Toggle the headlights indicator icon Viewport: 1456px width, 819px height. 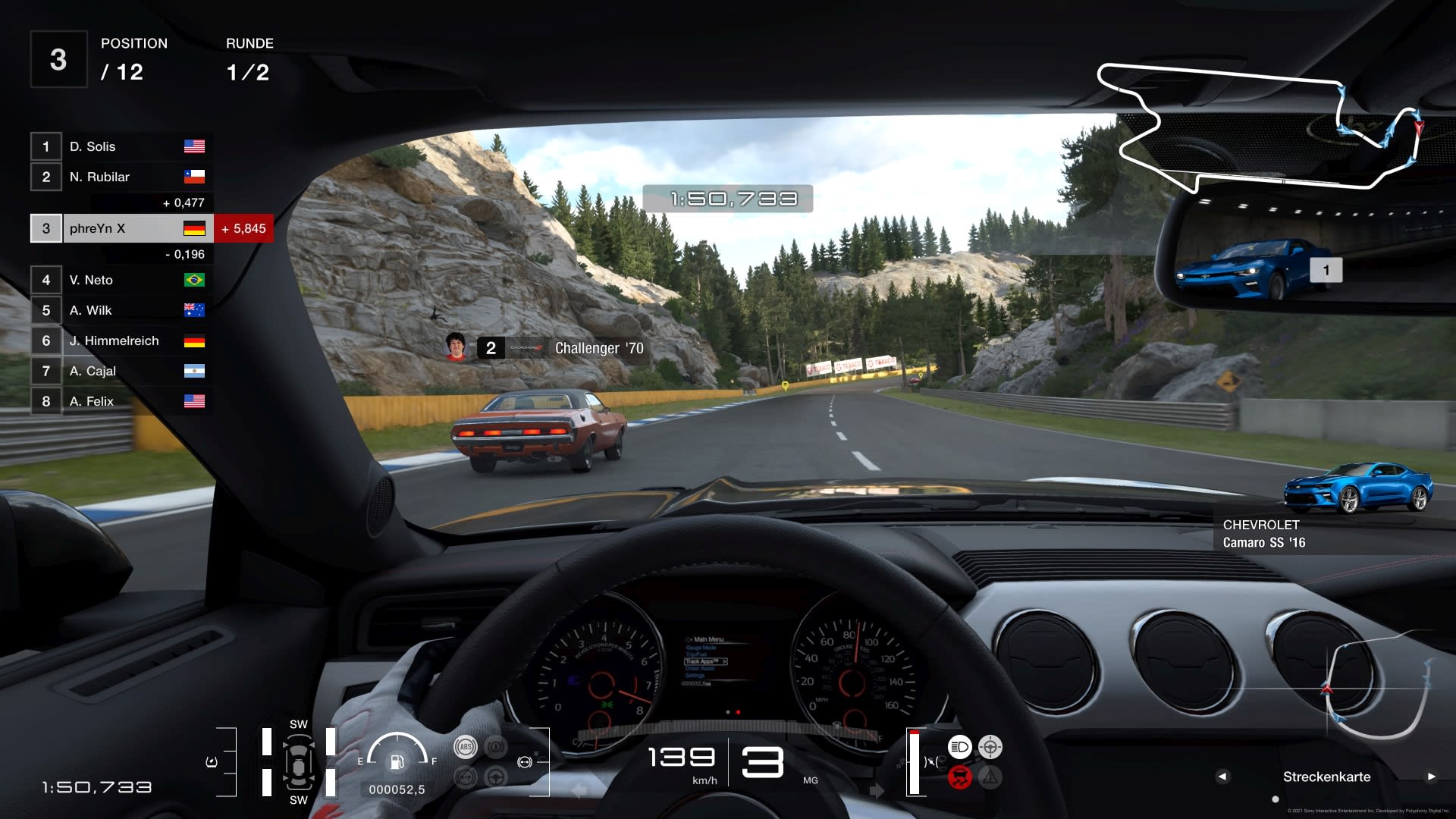pyautogui.click(x=959, y=747)
